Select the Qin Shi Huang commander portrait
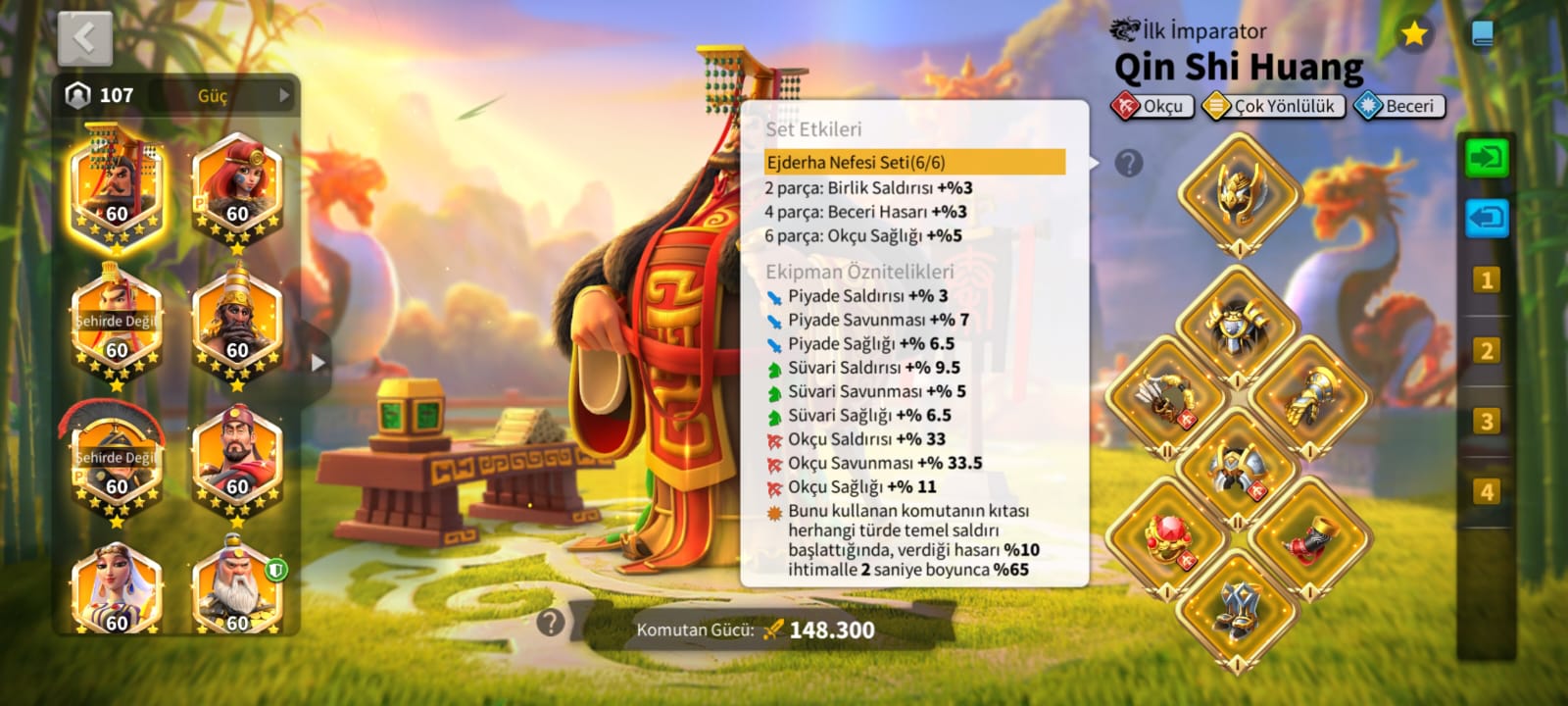1568x706 pixels. pyautogui.click(x=117, y=188)
